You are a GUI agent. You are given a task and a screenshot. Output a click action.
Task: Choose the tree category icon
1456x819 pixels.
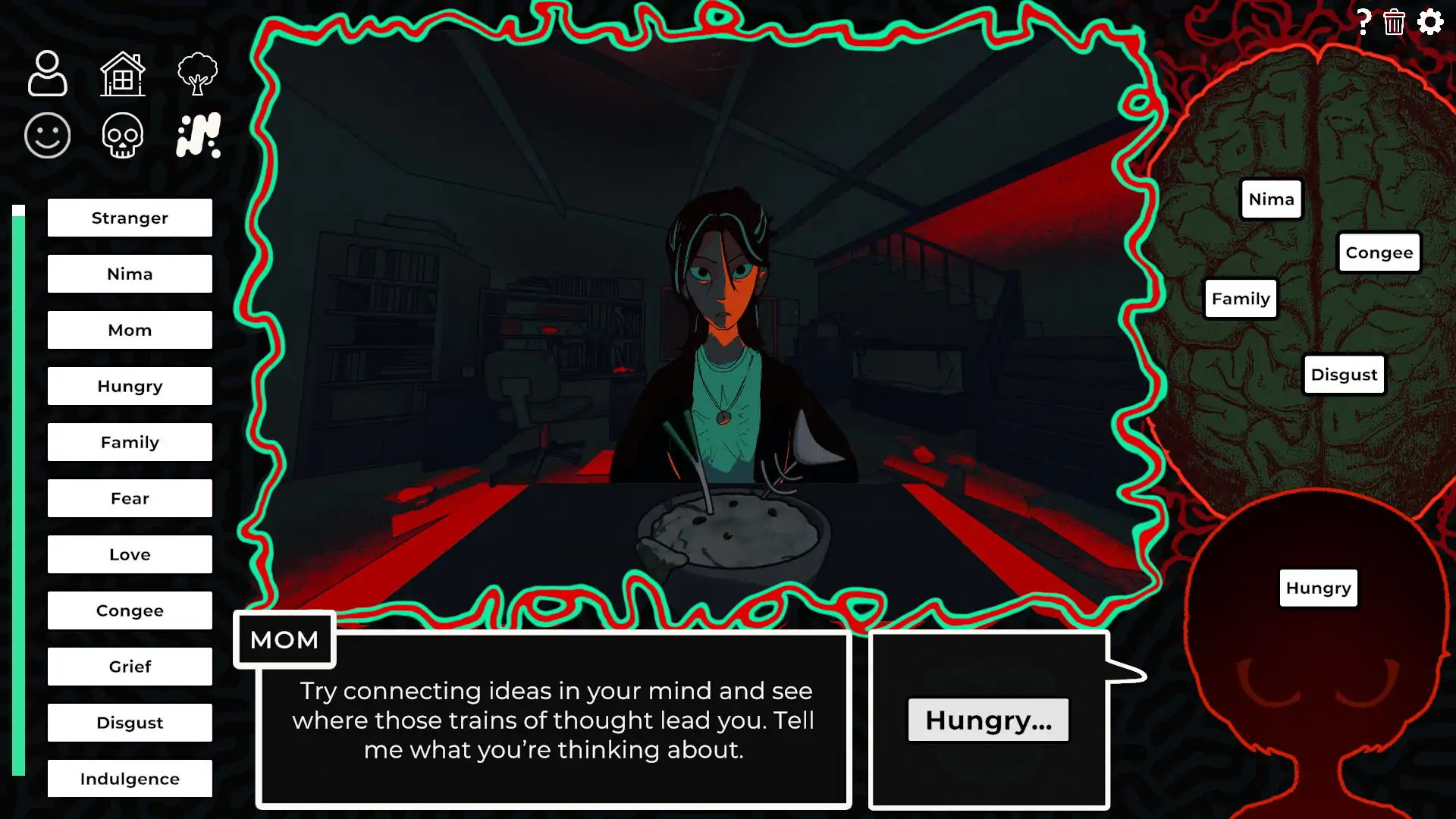click(197, 74)
